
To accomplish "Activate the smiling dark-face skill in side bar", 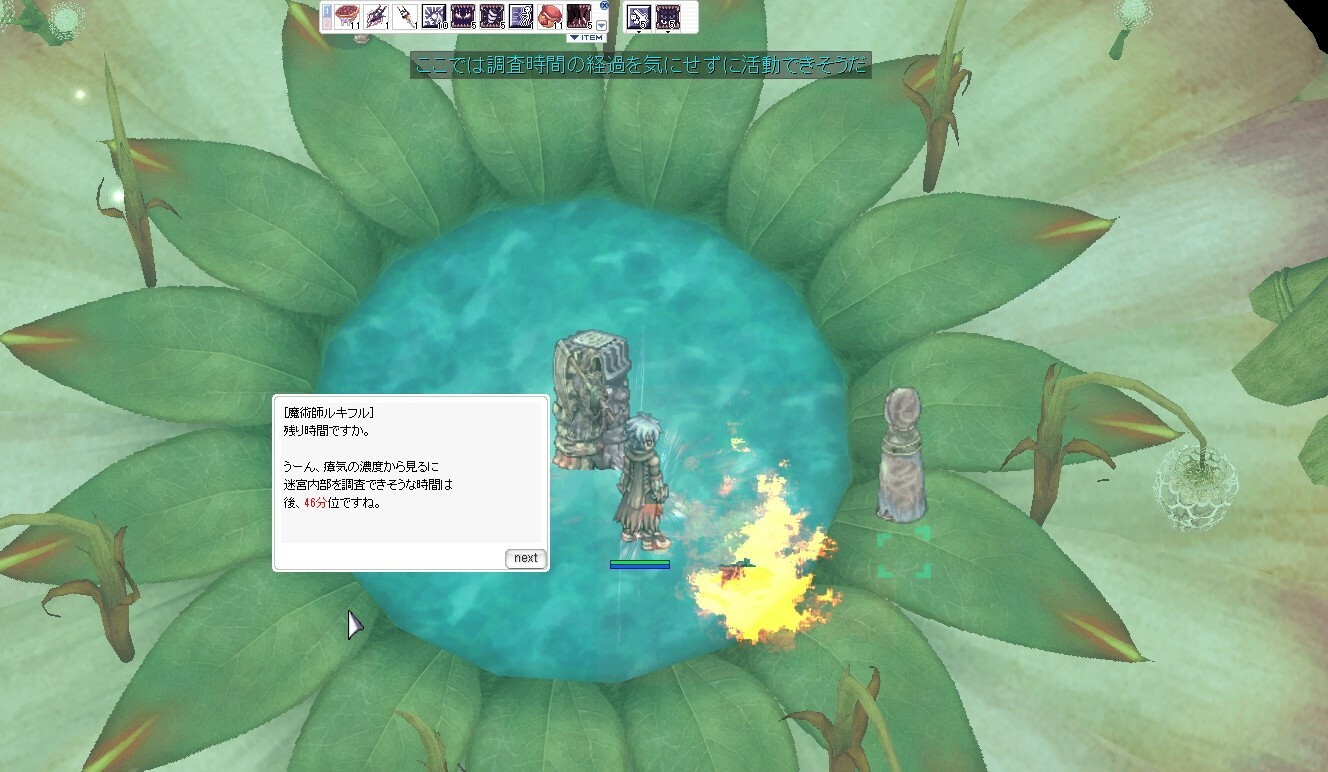I will point(668,16).
